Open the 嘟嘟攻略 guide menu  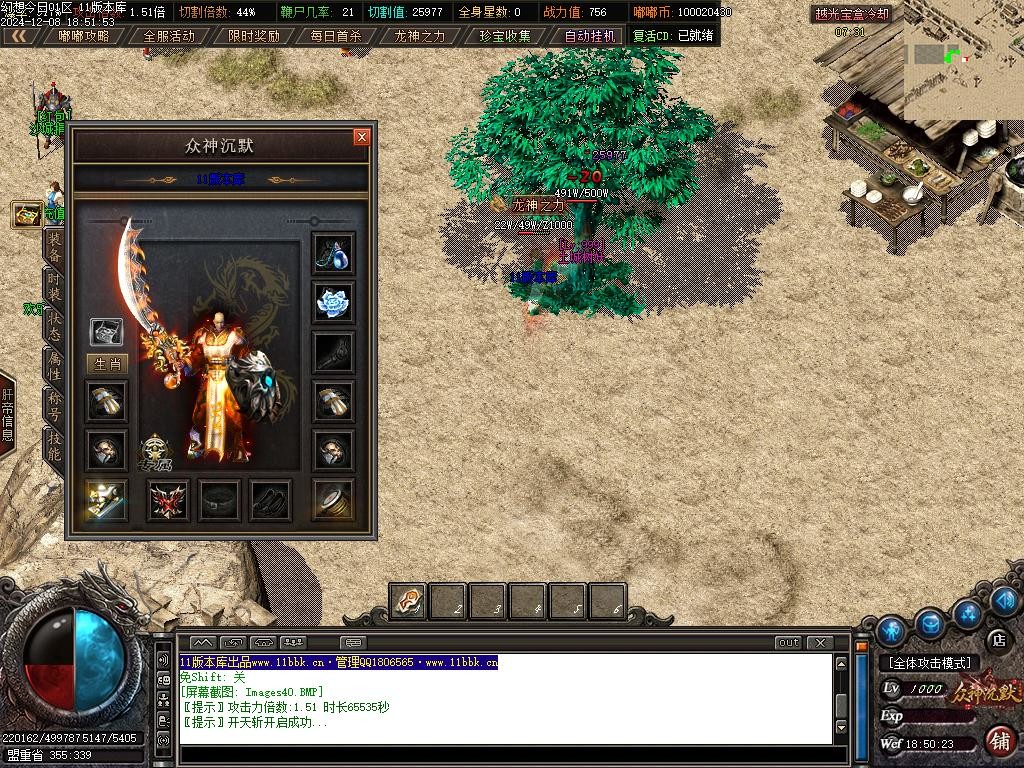tap(85, 36)
